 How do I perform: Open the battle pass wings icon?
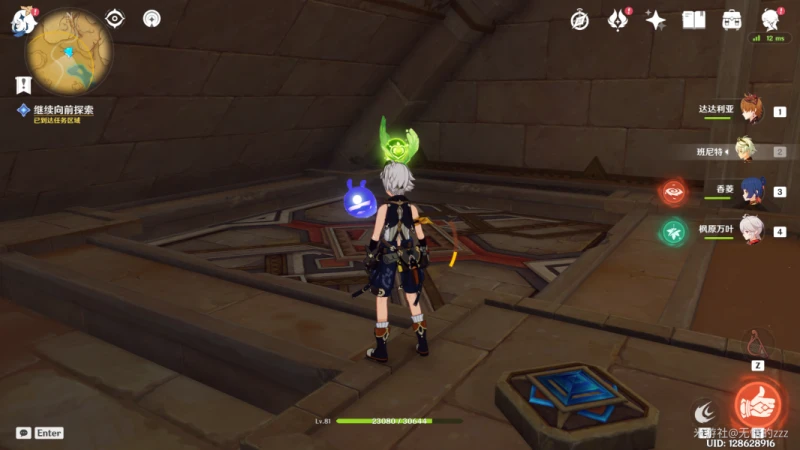(618, 19)
